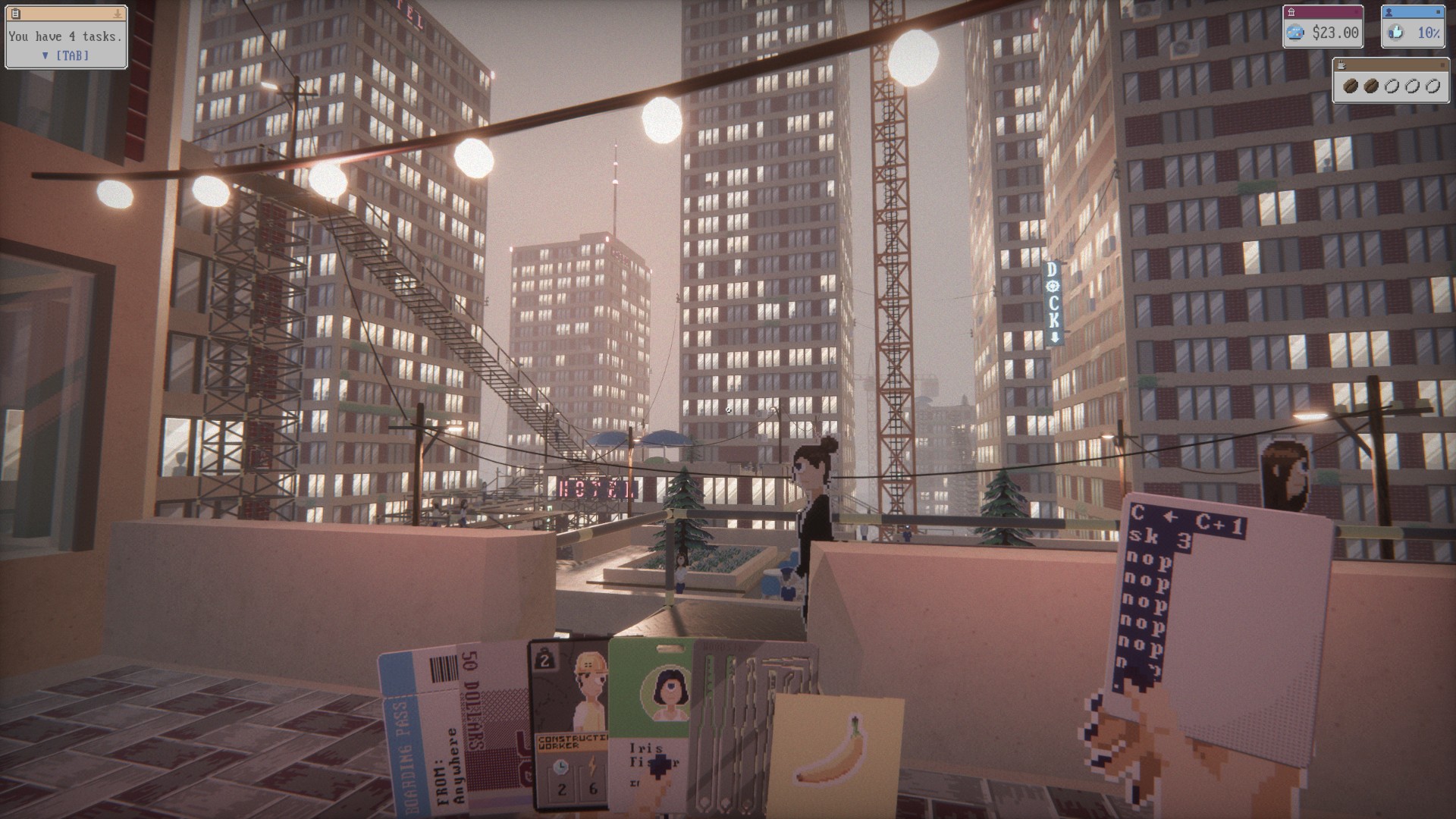Click the download arrow on the tasks panel
Viewport: 1456px width, 819px height.
click(x=118, y=14)
